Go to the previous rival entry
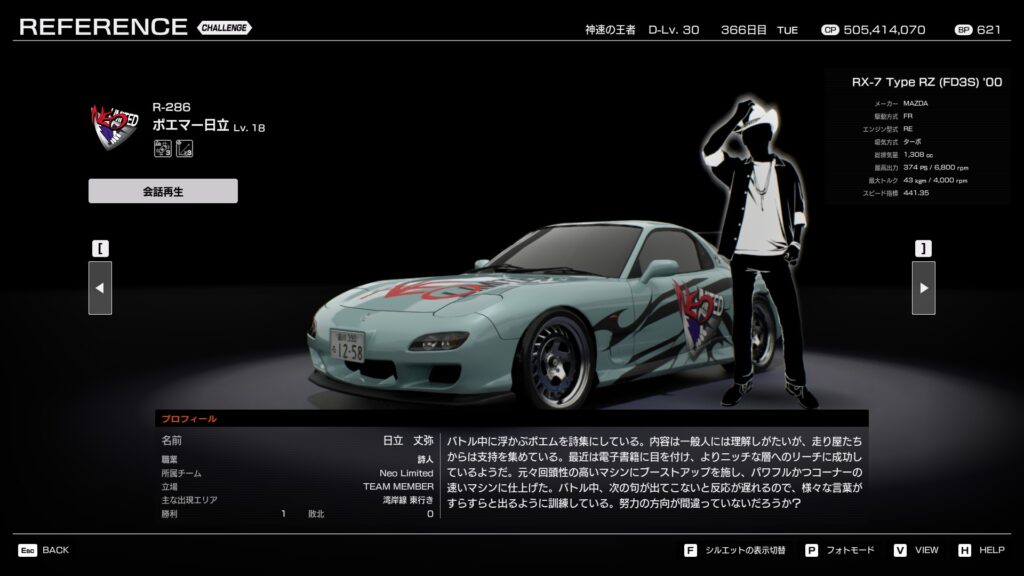This screenshot has height=576, width=1024. click(100, 288)
